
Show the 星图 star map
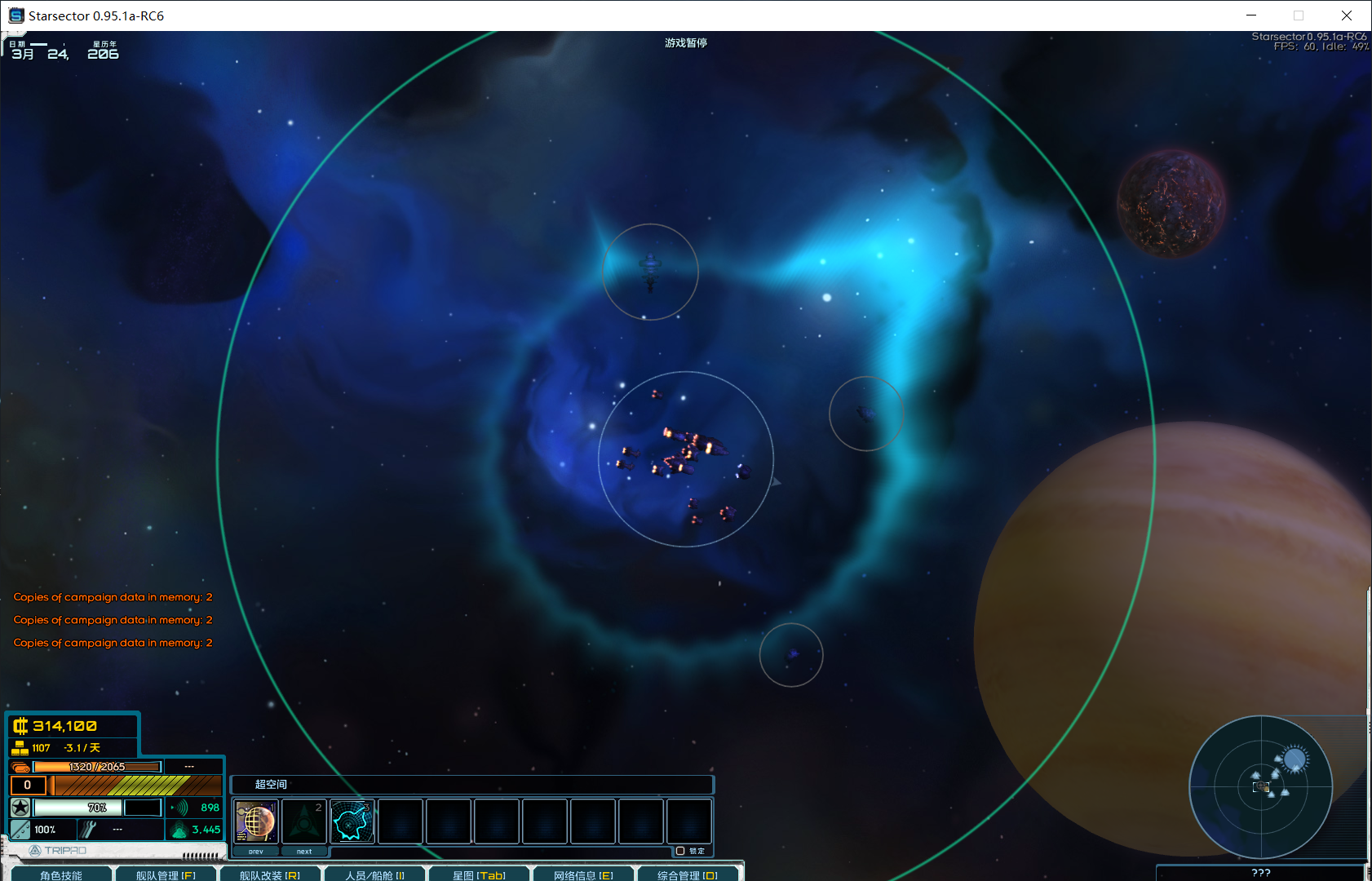[x=479, y=874]
